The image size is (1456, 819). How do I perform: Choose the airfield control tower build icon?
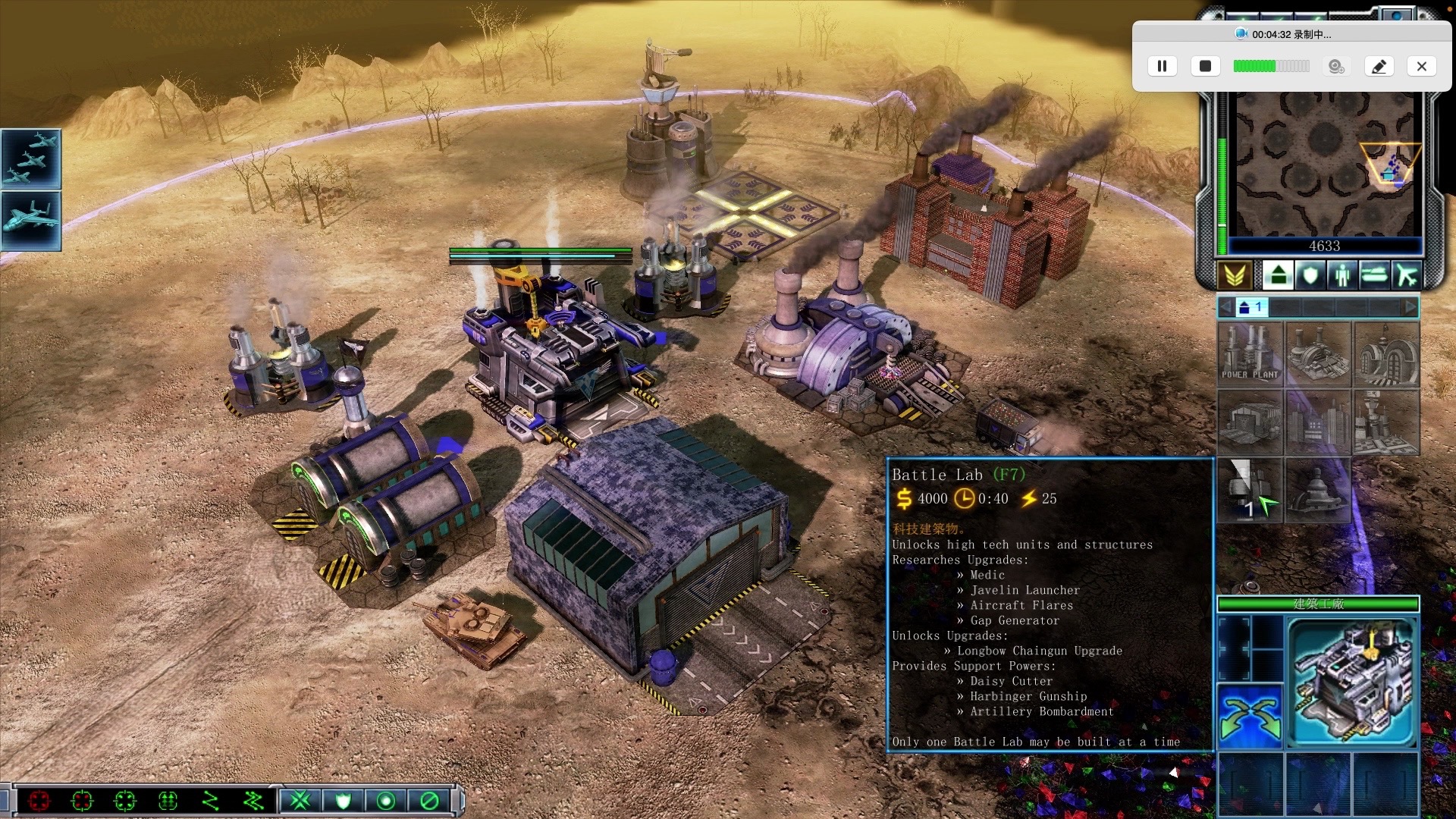pyautogui.click(x=1386, y=422)
